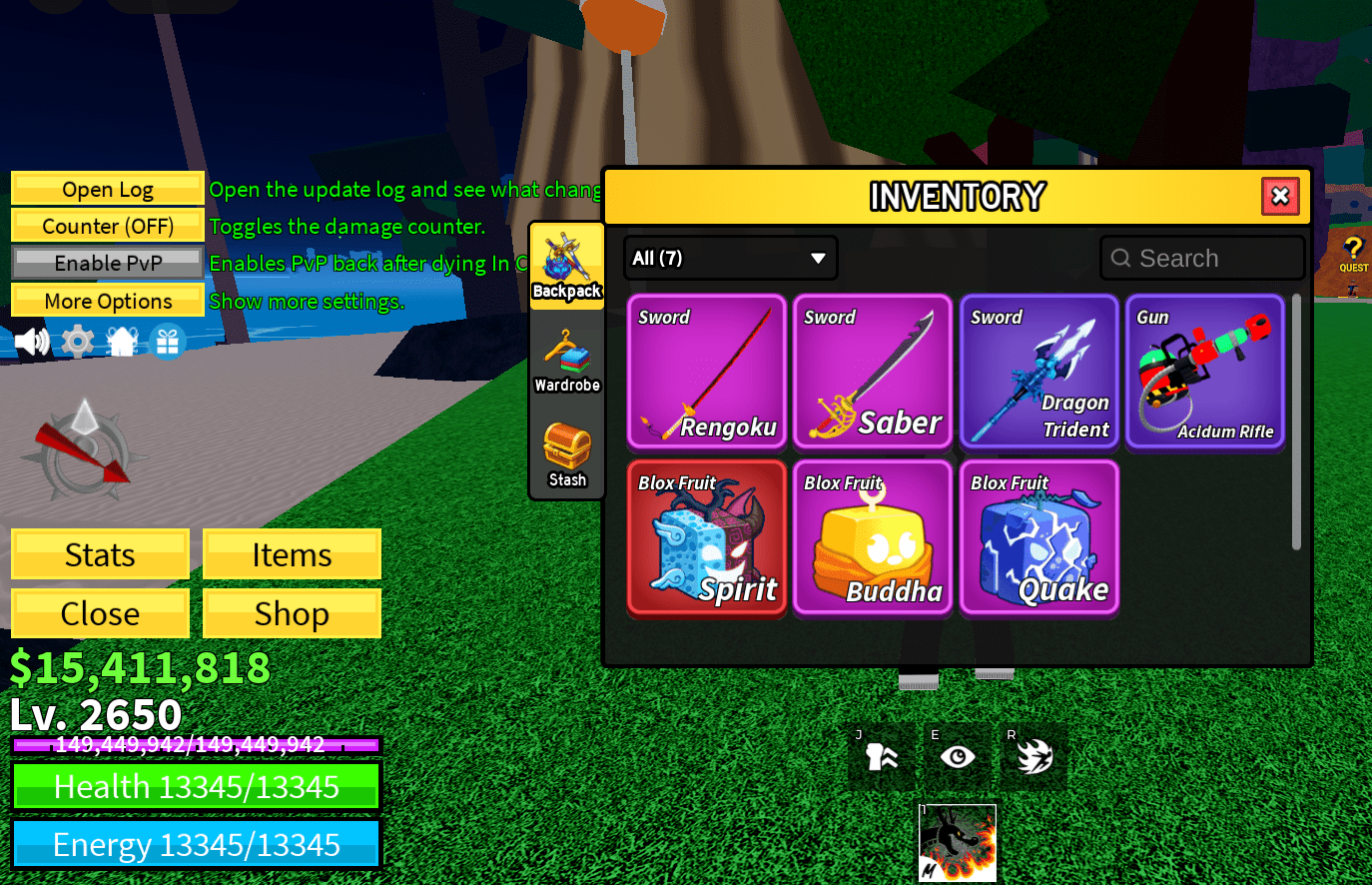
Task: Open the Wardrobe panel
Action: pyautogui.click(x=566, y=360)
